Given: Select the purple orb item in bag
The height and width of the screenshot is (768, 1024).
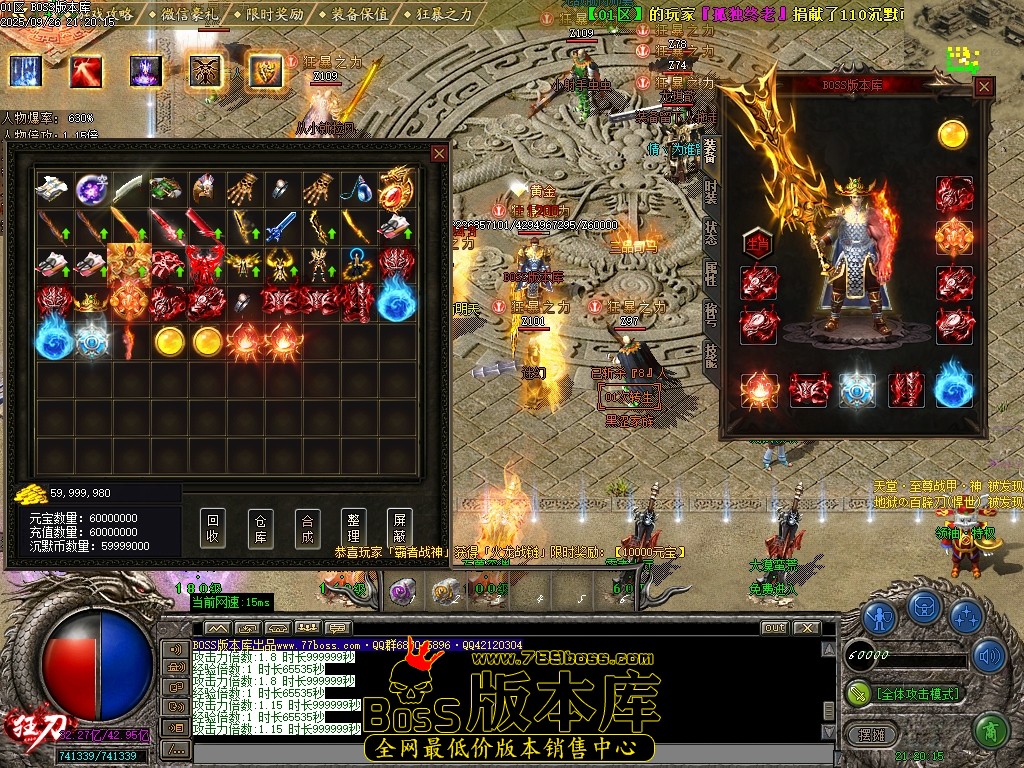Looking at the screenshot, I should click(x=93, y=187).
